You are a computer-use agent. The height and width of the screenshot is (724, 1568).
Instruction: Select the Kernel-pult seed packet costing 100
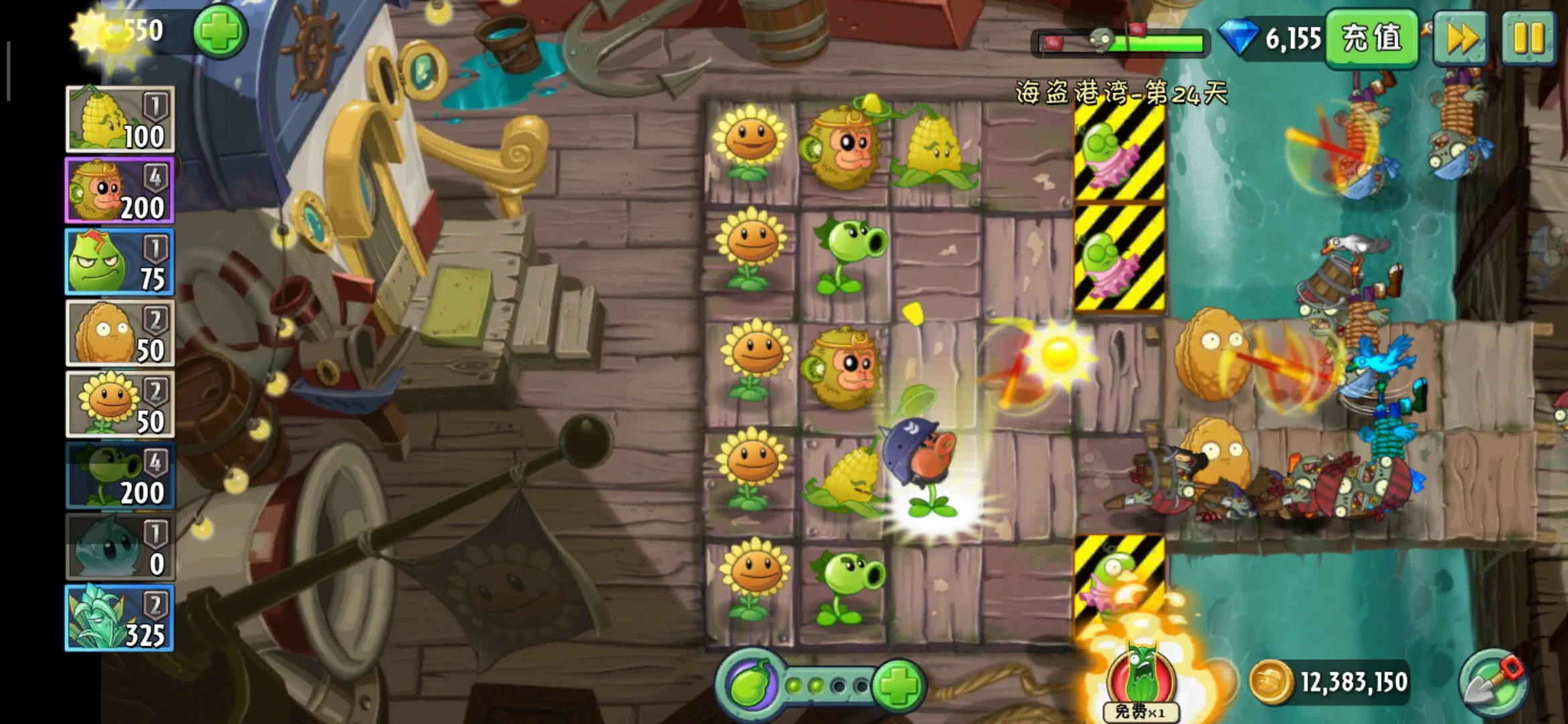click(120, 119)
